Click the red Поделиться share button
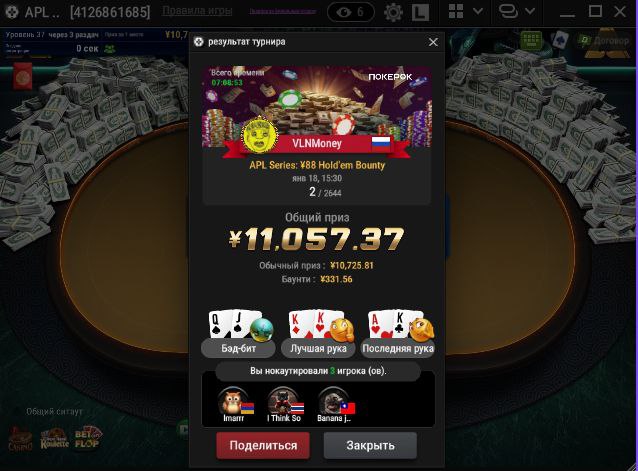 click(x=263, y=445)
